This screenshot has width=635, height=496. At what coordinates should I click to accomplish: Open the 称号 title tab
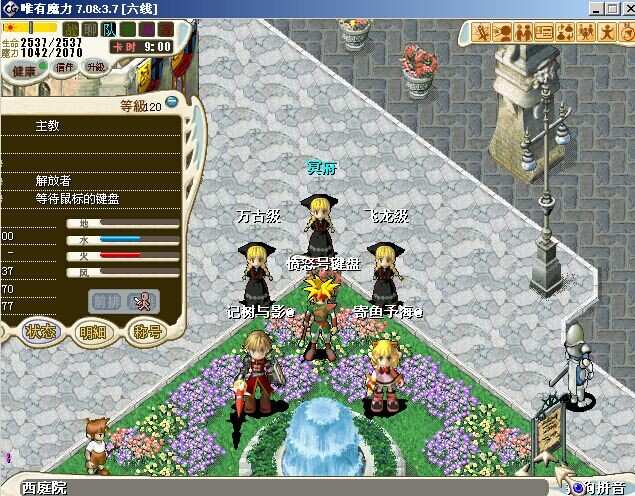[x=148, y=332]
